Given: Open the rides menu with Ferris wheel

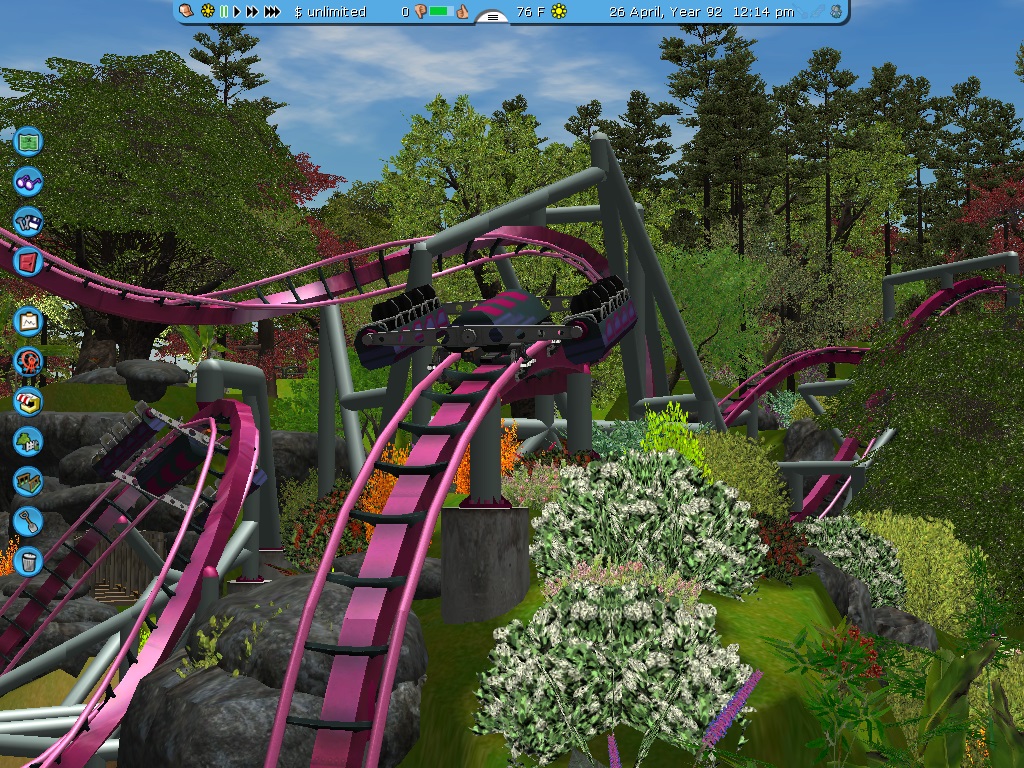Looking at the screenshot, I should pos(29,361).
